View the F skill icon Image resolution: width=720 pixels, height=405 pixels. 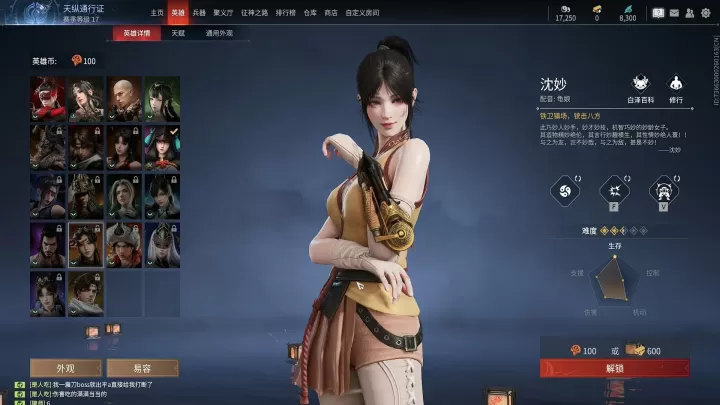(613, 190)
